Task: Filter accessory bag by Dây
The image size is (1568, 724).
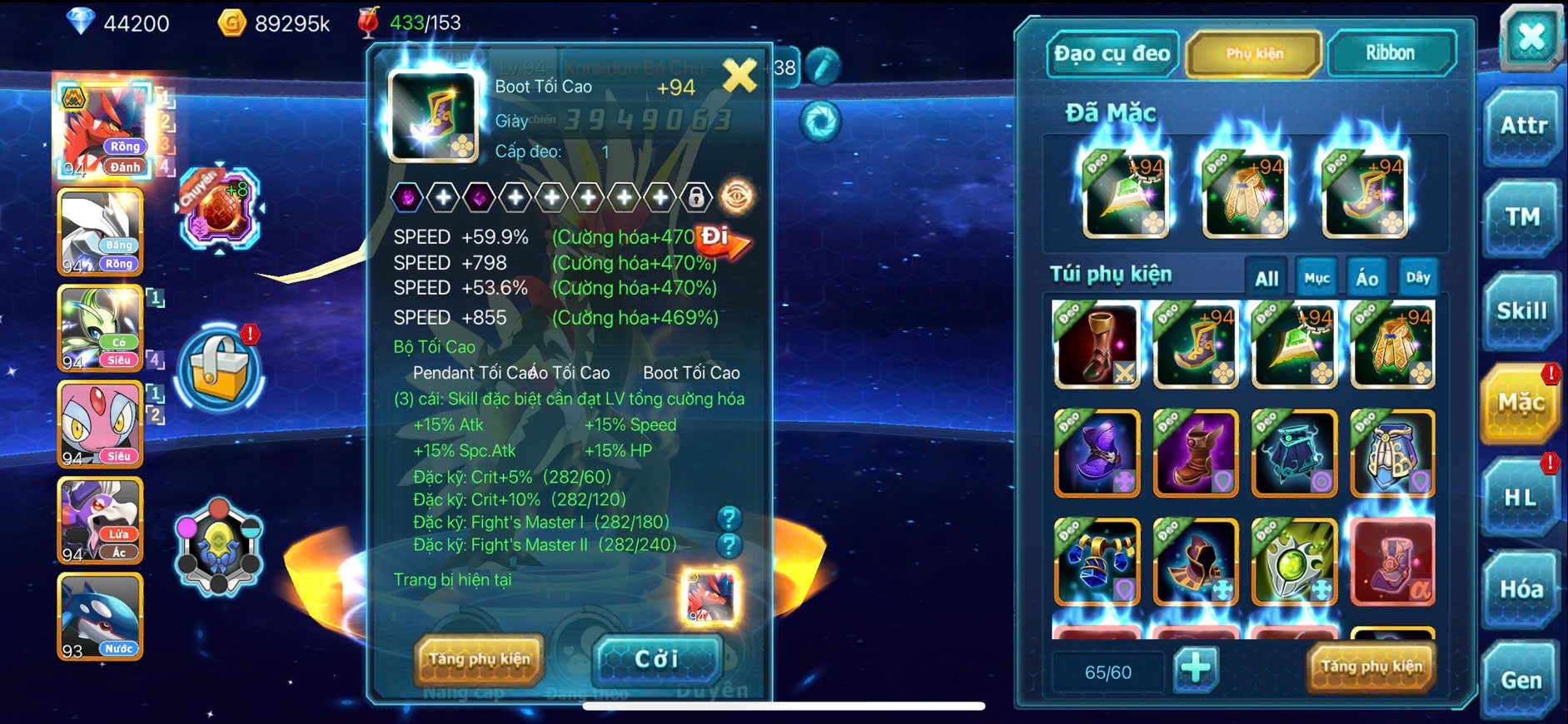Action: [x=1417, y=278]
